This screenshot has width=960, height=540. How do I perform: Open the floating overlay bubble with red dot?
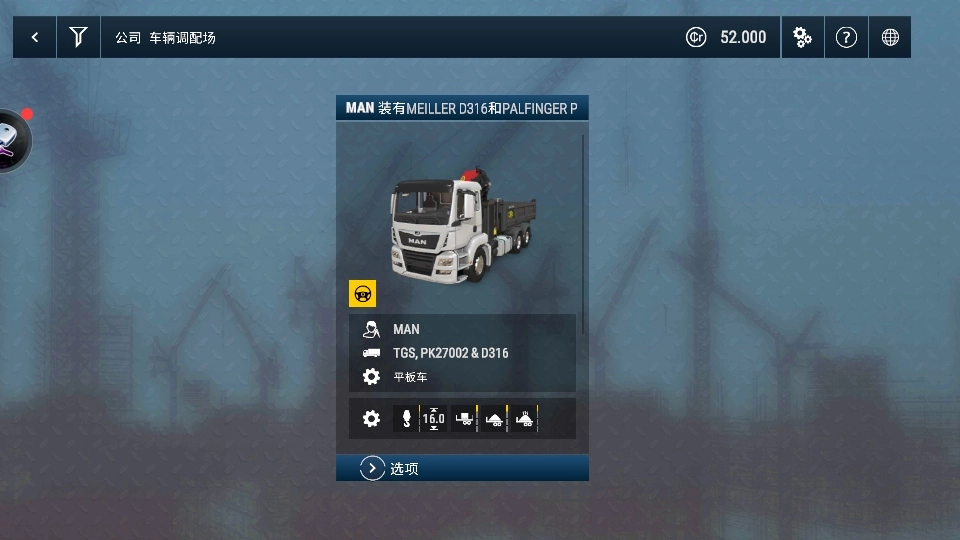coord(10,140)
